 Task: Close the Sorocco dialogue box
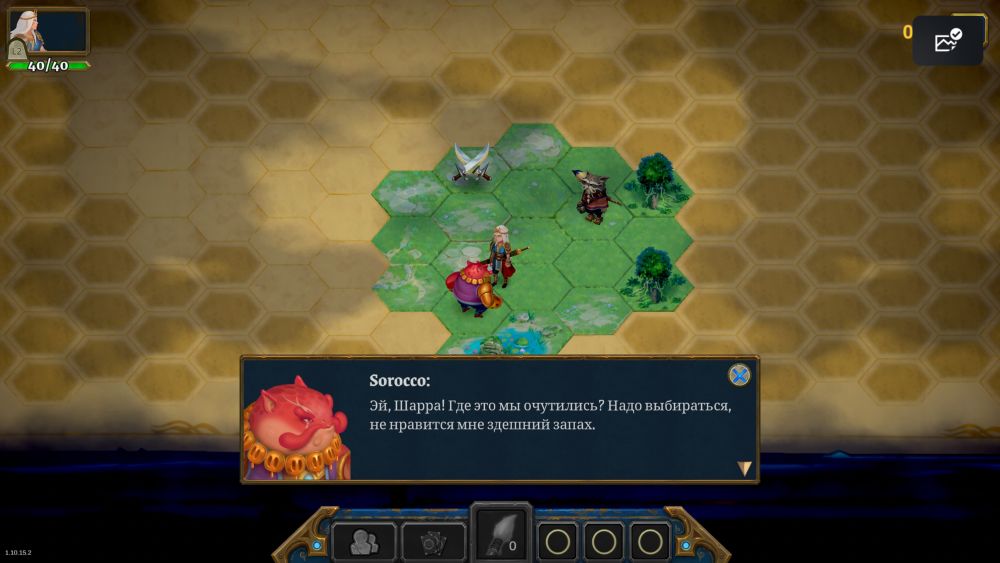click(x=739, y=375)
